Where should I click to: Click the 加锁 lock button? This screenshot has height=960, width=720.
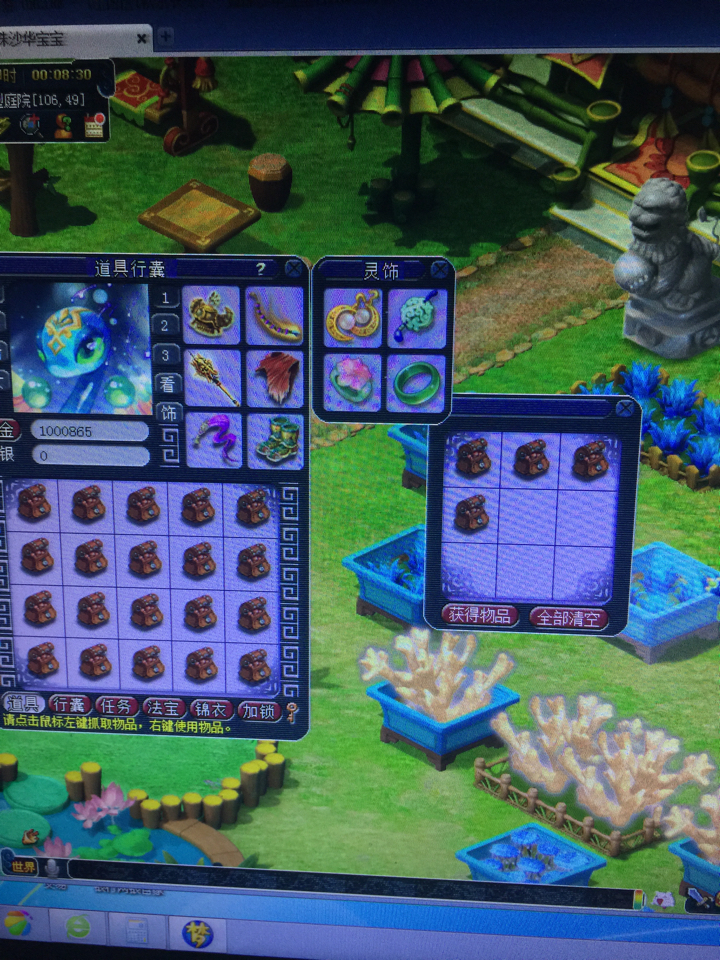pos(257,710)
